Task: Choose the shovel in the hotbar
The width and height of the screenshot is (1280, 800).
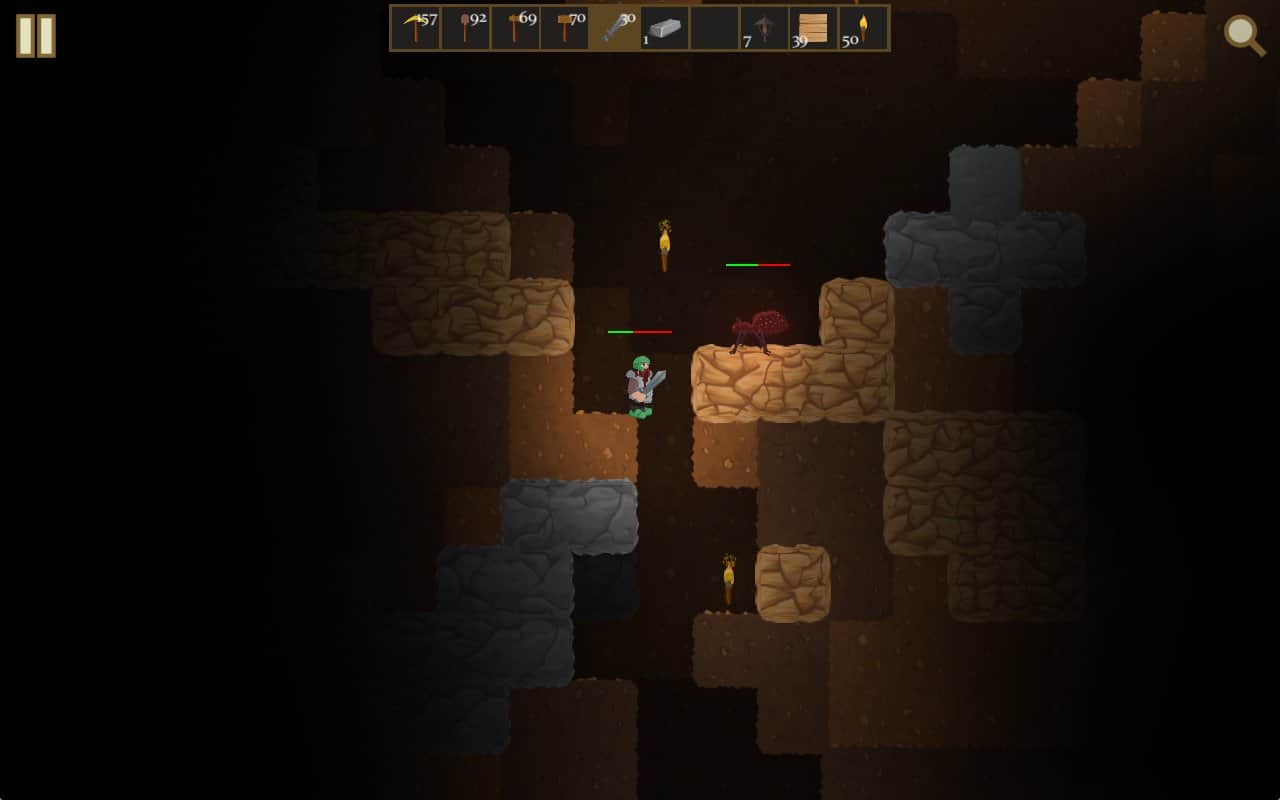Action: 466,28
